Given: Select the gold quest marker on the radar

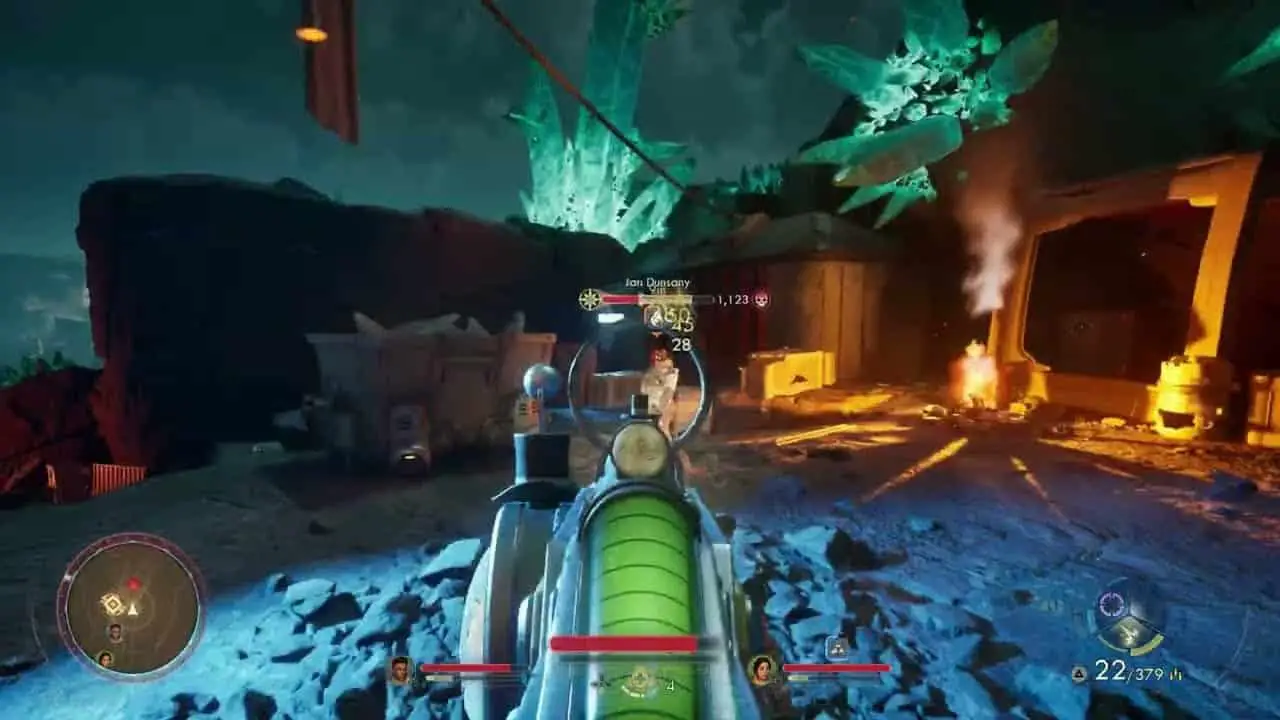Looking at the screenshot, I should (112, 604).
